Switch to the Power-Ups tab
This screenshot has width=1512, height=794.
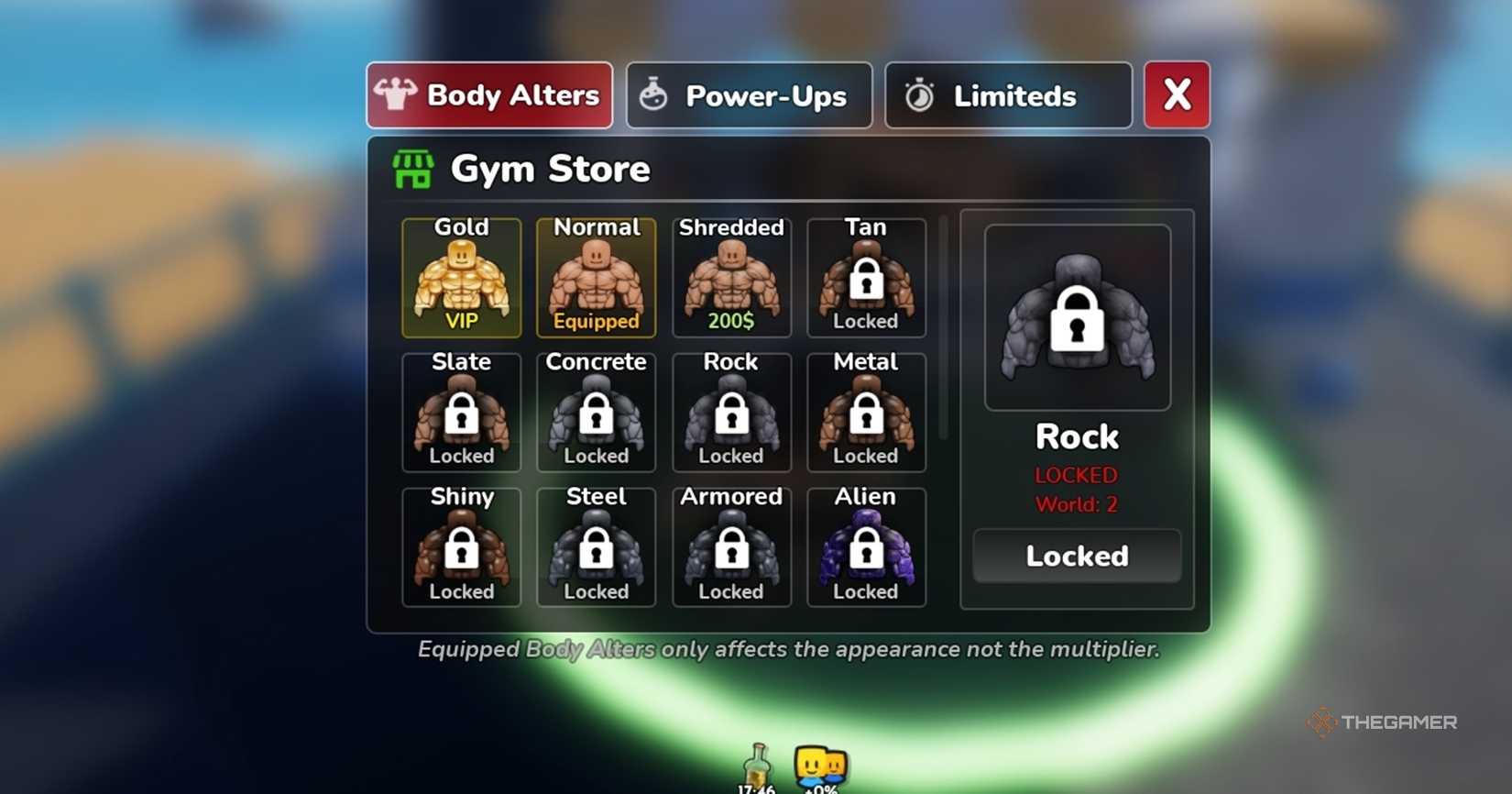(749, 94)
